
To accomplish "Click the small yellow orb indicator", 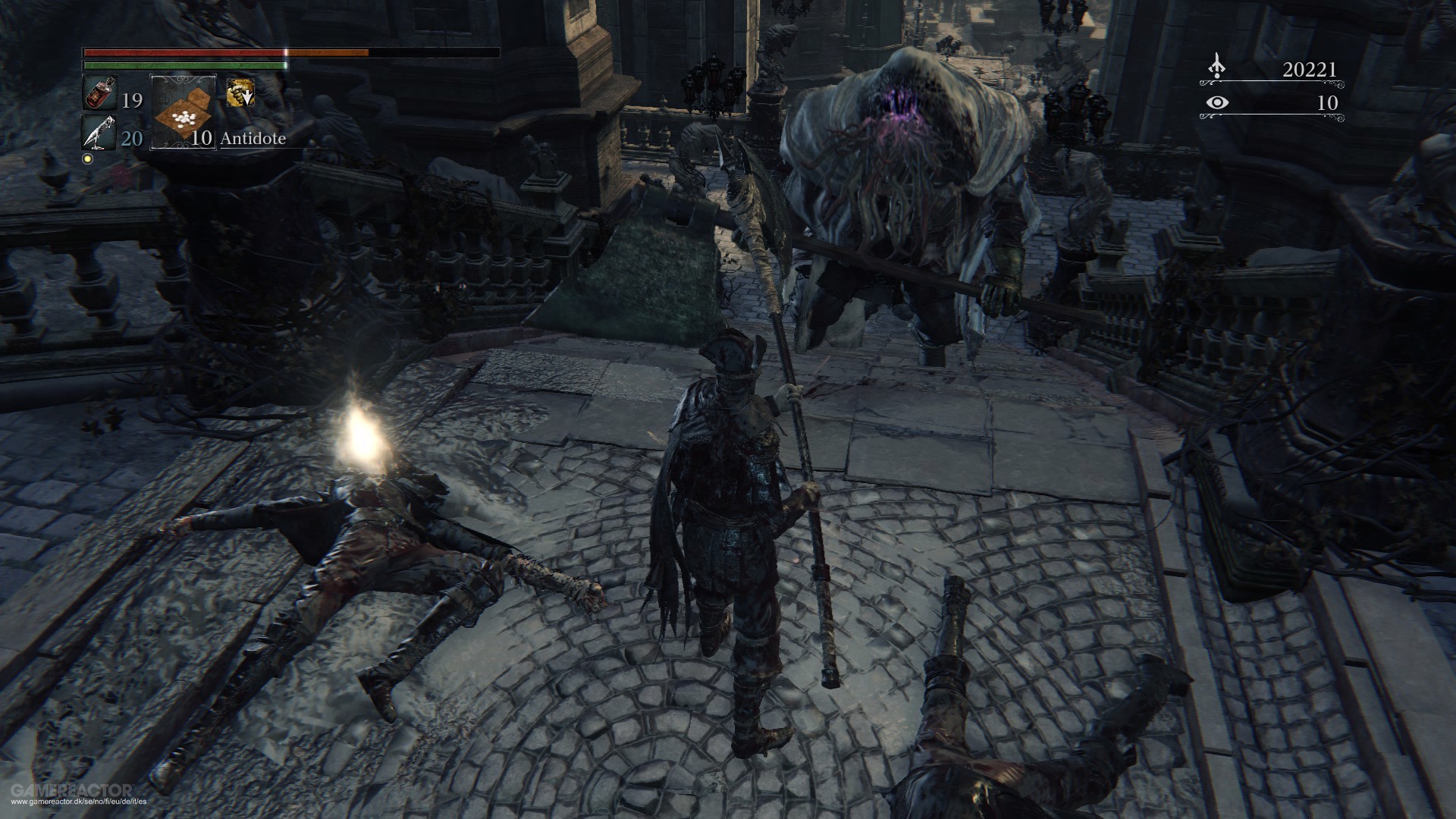I will pyautogui.click(x=86, y=160).
